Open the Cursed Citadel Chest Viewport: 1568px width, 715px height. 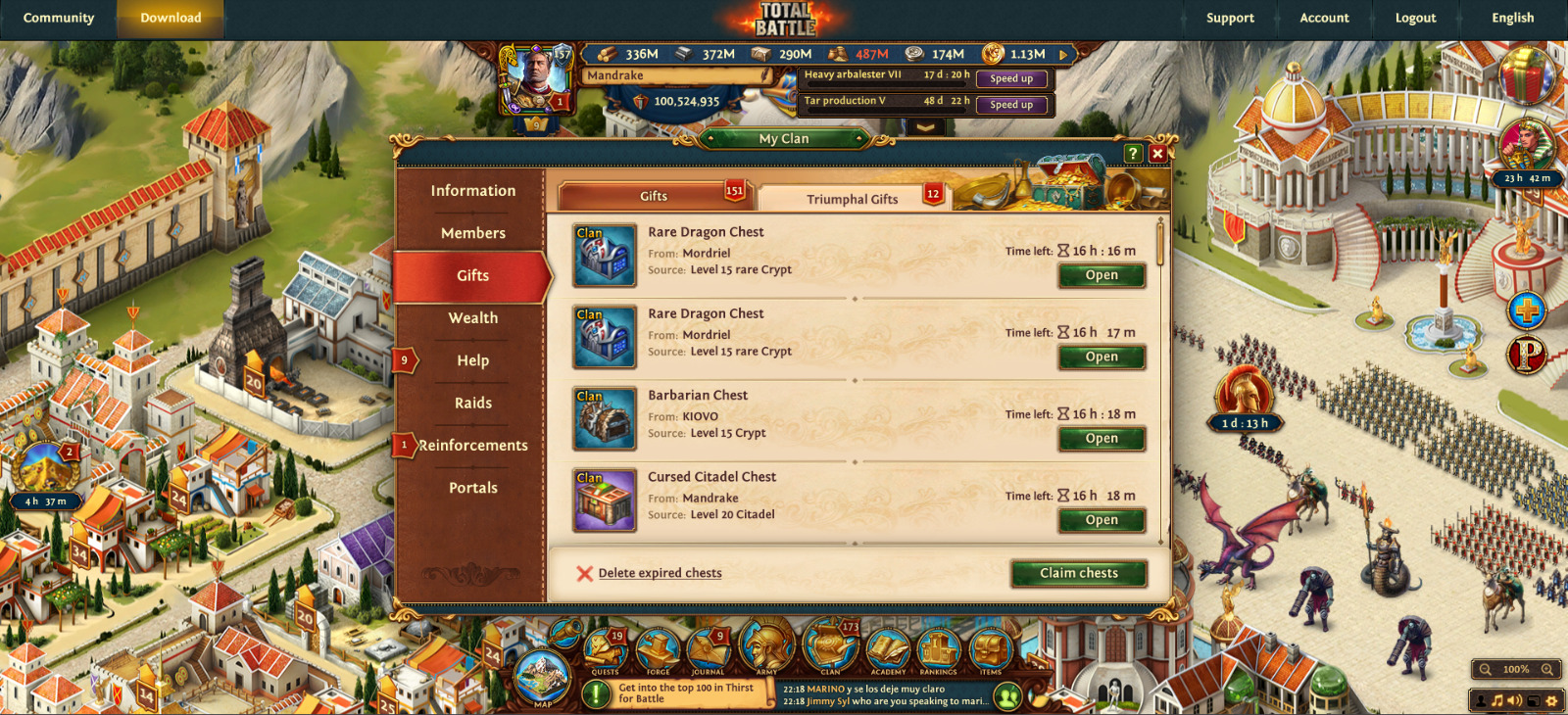pyautogui.click(x=1102, y=520)
